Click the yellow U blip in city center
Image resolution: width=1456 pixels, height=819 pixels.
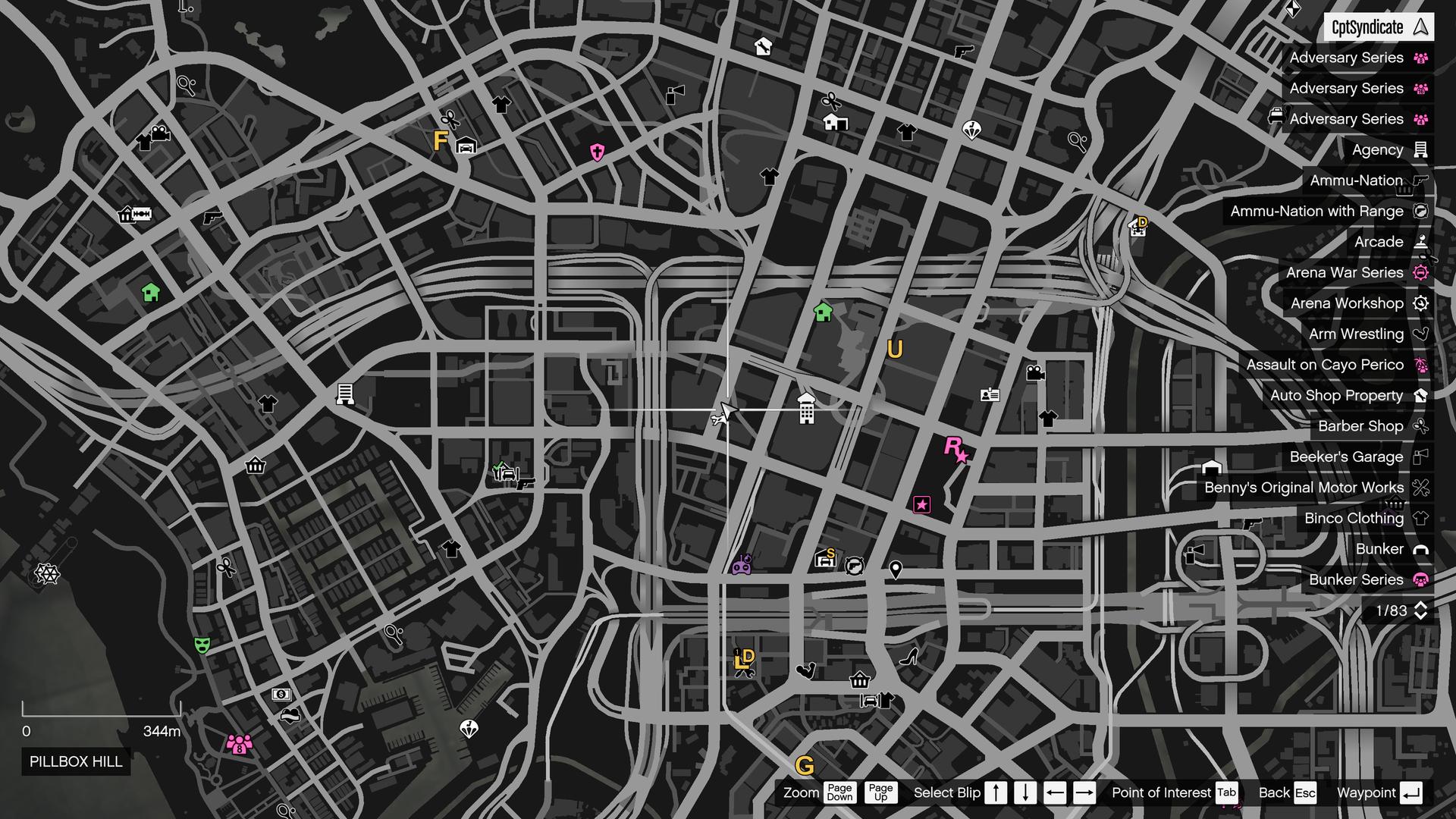click(x=895, y=350)
